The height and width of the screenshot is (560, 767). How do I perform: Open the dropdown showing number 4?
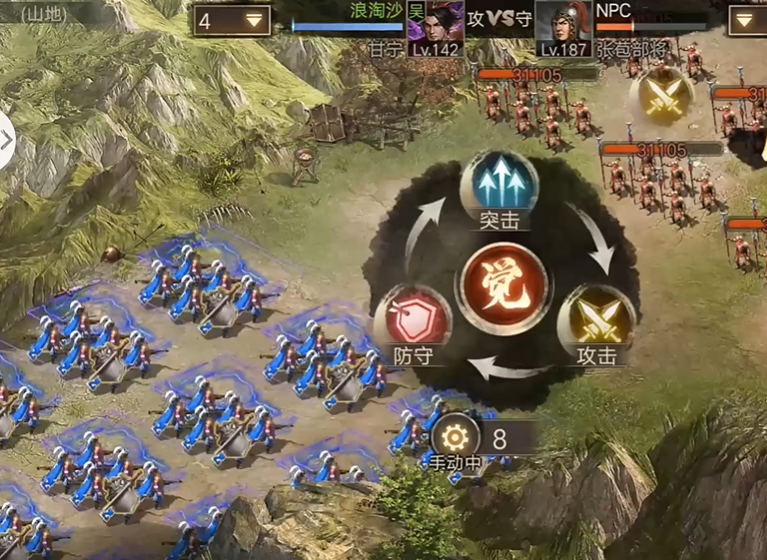coord(233,20)
